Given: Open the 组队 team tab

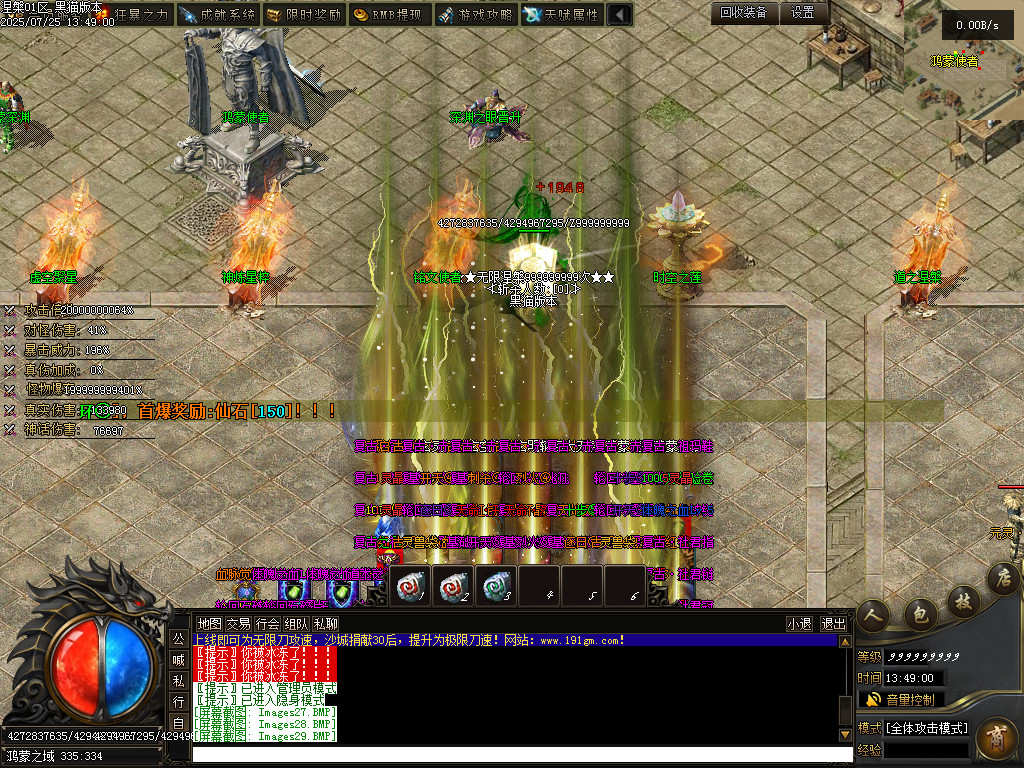Looking at the screenshot, I should [x=296, y=623].
